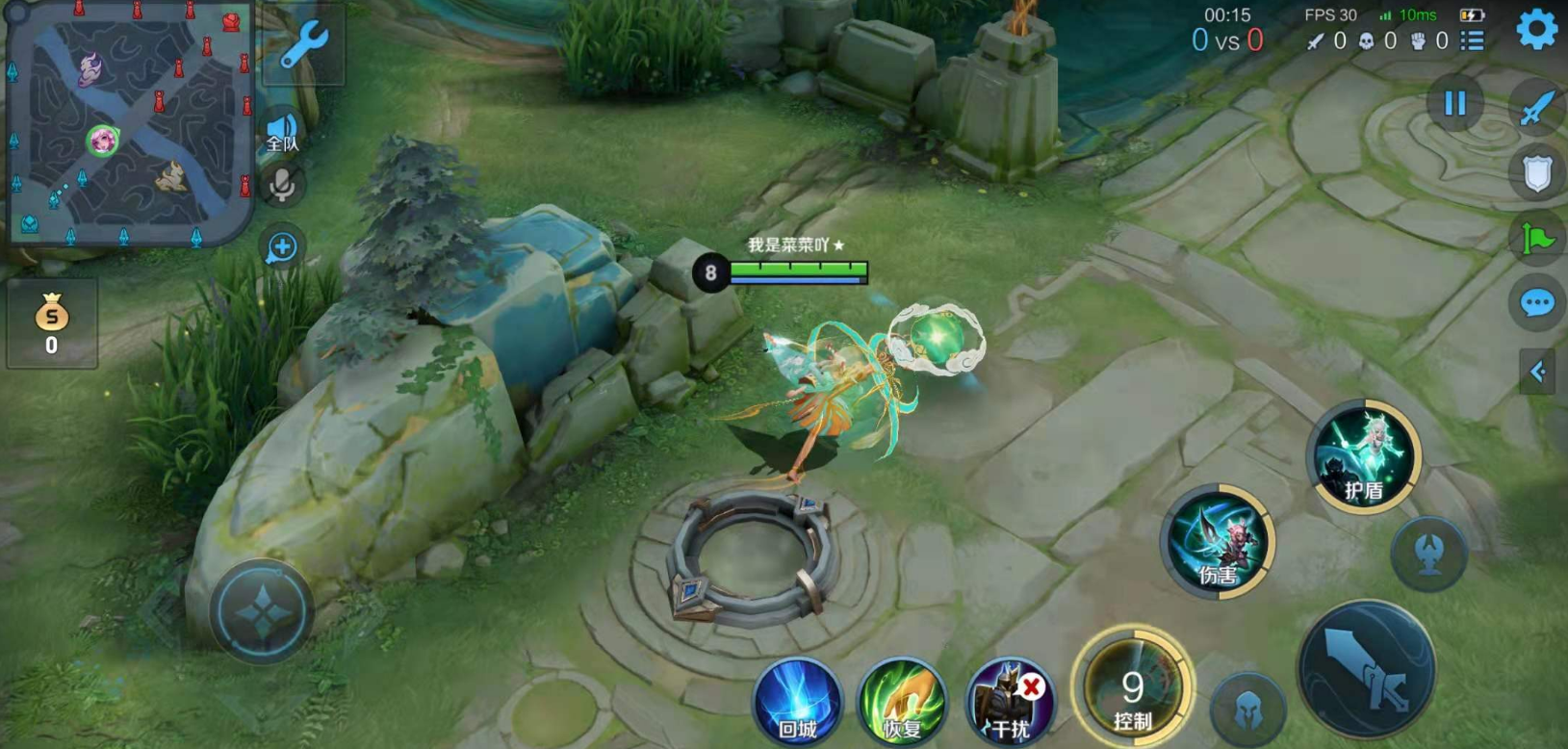Image resolution: width=1568 pixels, height=749 pixels.
Task: Use the disrupt (干扰) summoner spell
Action: click(x=1010, y=701)
